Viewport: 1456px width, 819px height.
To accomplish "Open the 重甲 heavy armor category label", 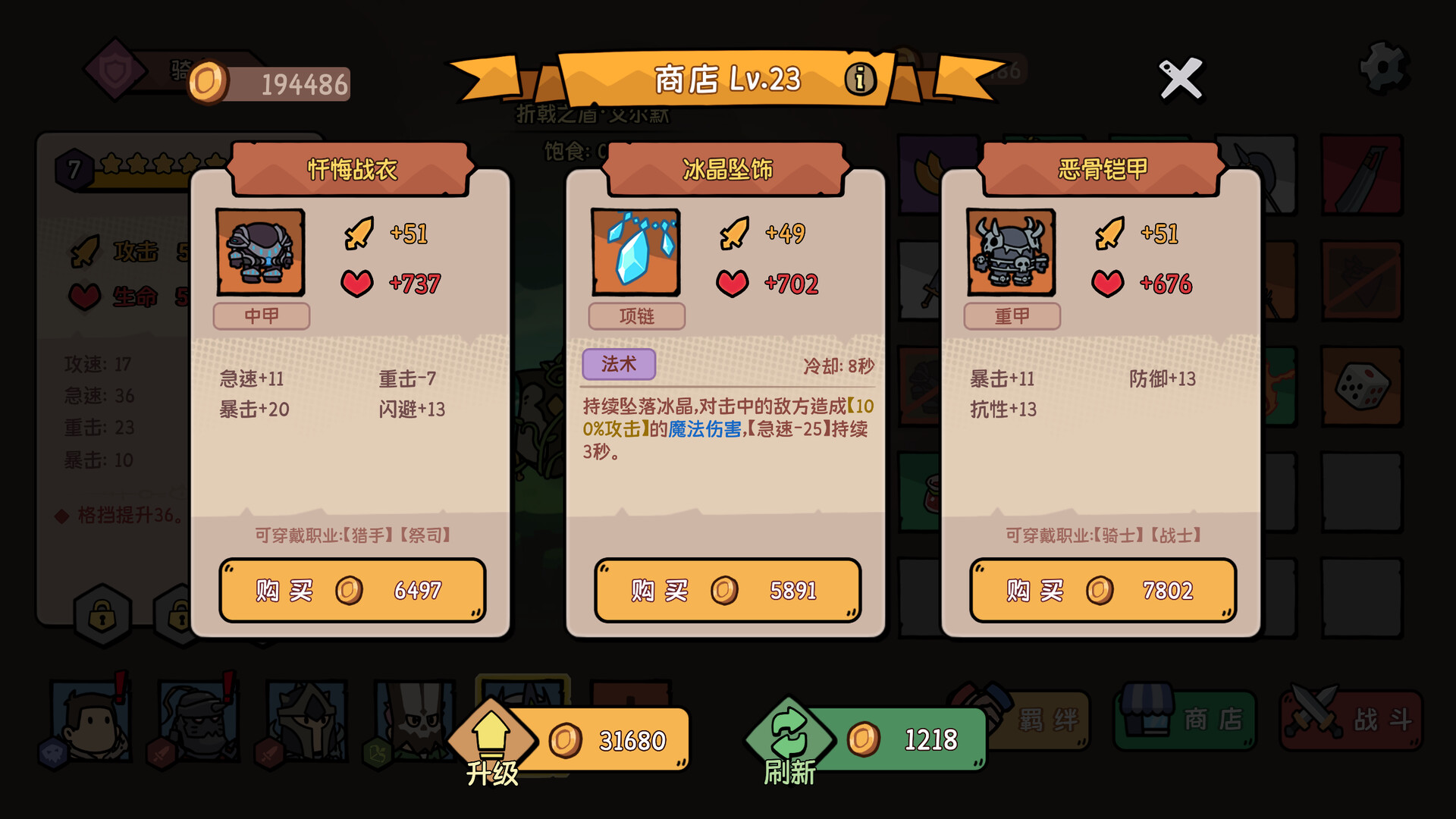I will tap(1012, 316).
